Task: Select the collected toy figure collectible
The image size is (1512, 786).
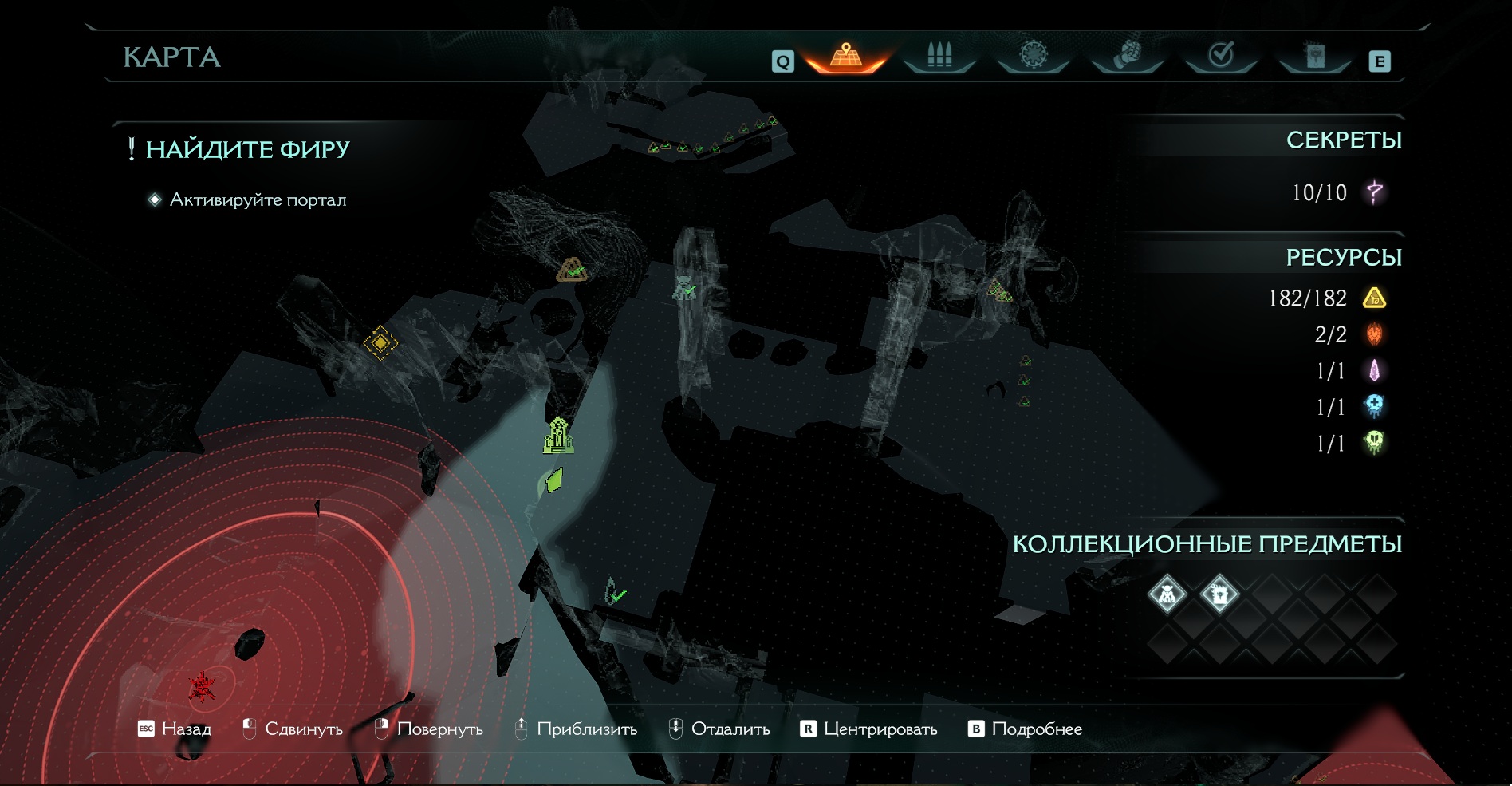Action: [1167, 594]
